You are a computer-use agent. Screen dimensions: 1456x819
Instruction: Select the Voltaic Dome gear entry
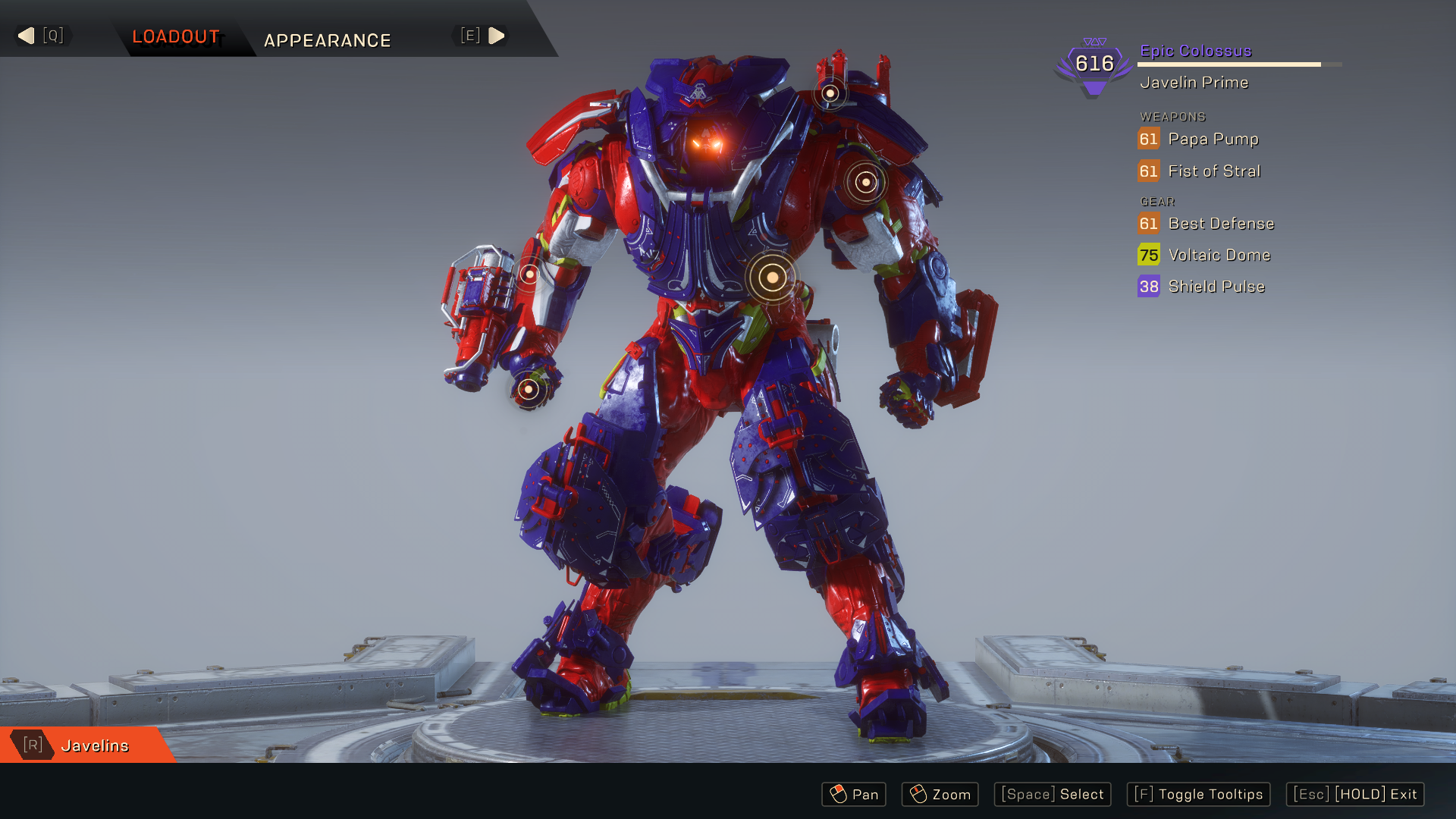(1219, 256)
